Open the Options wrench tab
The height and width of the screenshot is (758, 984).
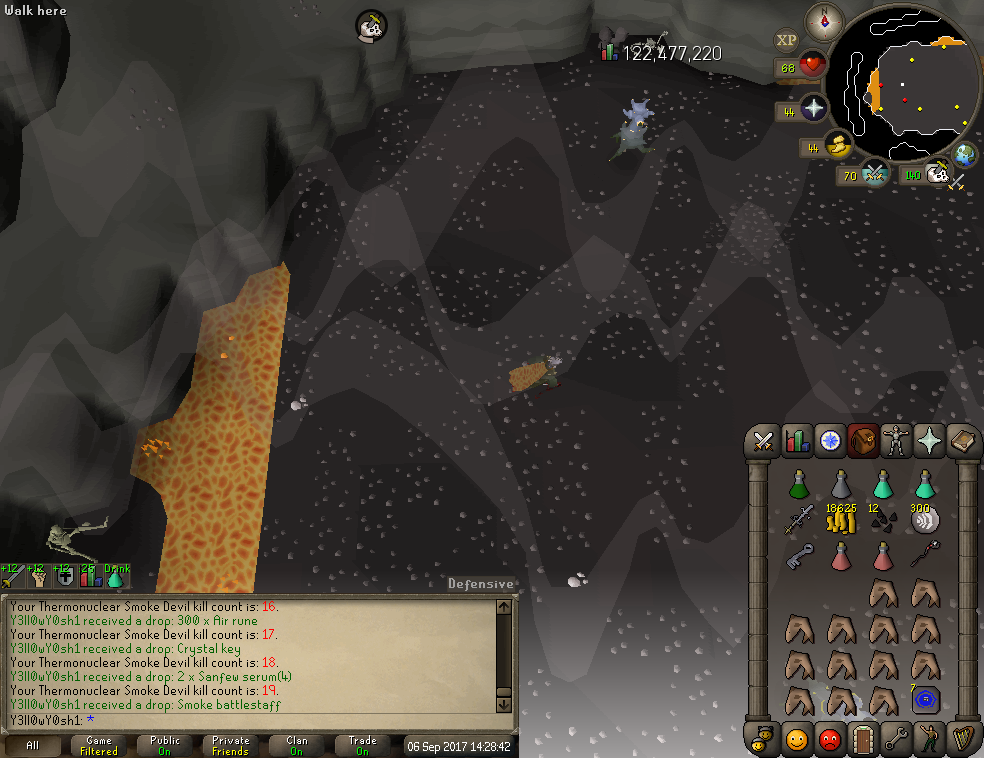pyautogui.click(x=895, y=739)
